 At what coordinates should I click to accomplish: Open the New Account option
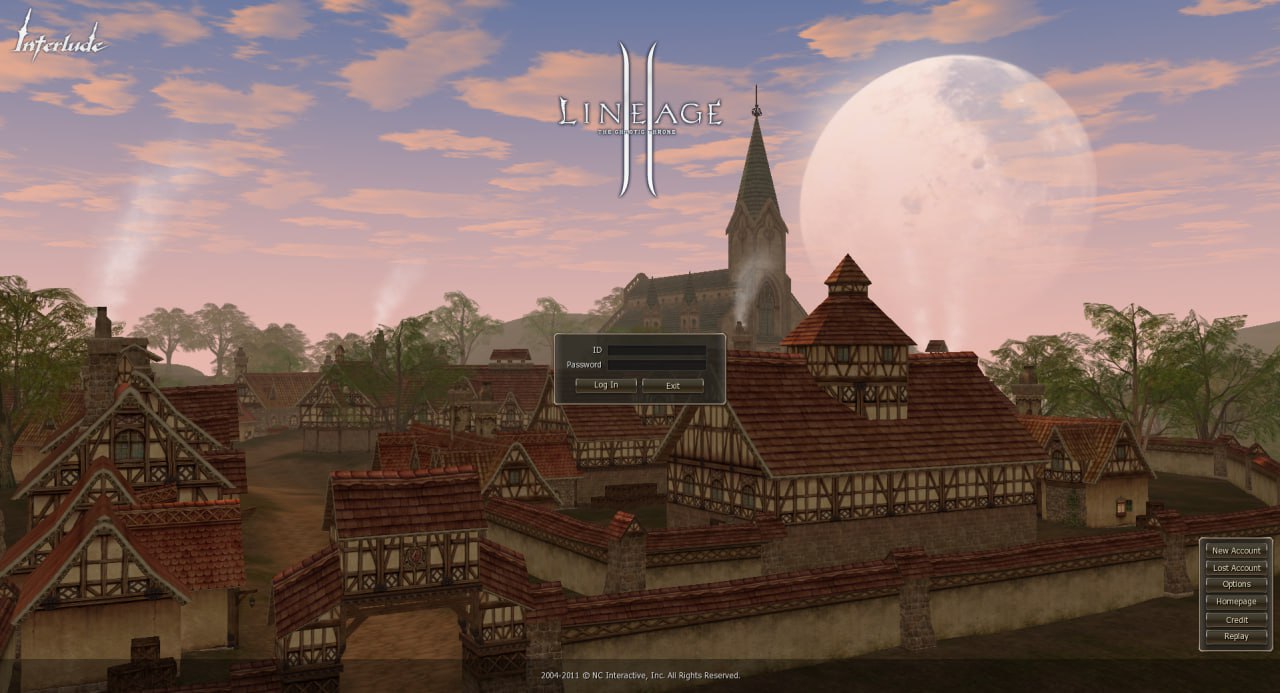[1236, 551]
